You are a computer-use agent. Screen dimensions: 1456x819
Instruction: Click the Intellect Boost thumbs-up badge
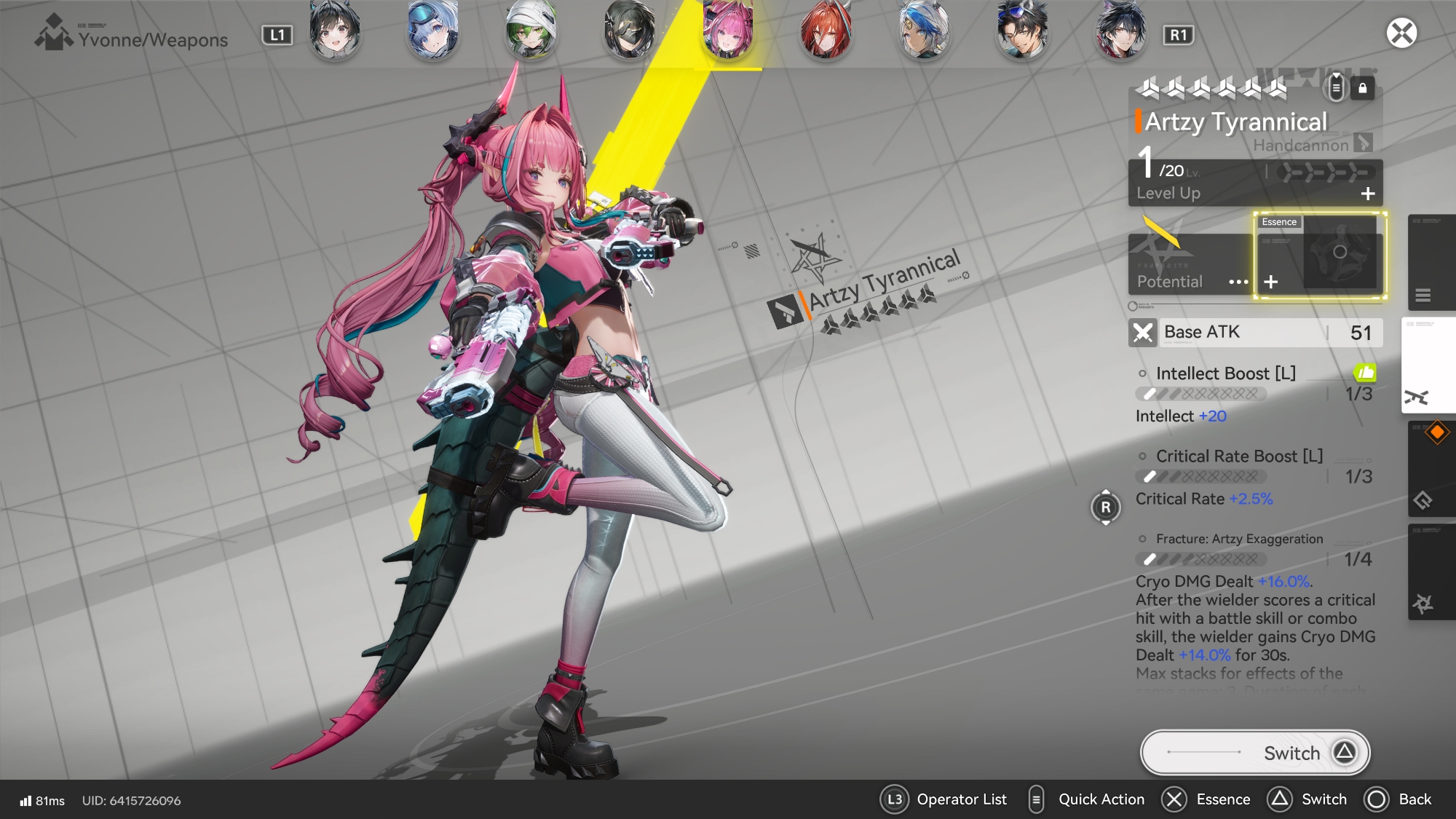pyautogui.click(x=1365, y=373)
